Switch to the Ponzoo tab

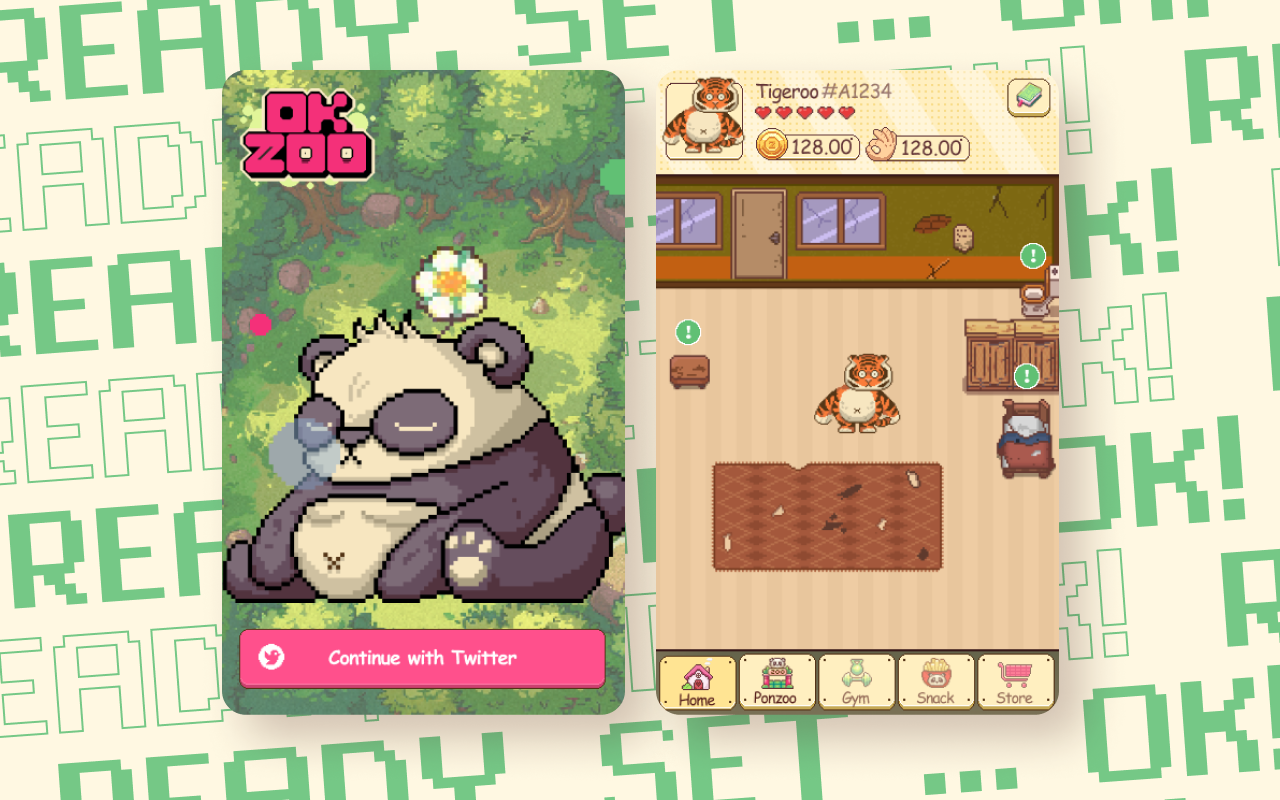[x=777, y=680]
